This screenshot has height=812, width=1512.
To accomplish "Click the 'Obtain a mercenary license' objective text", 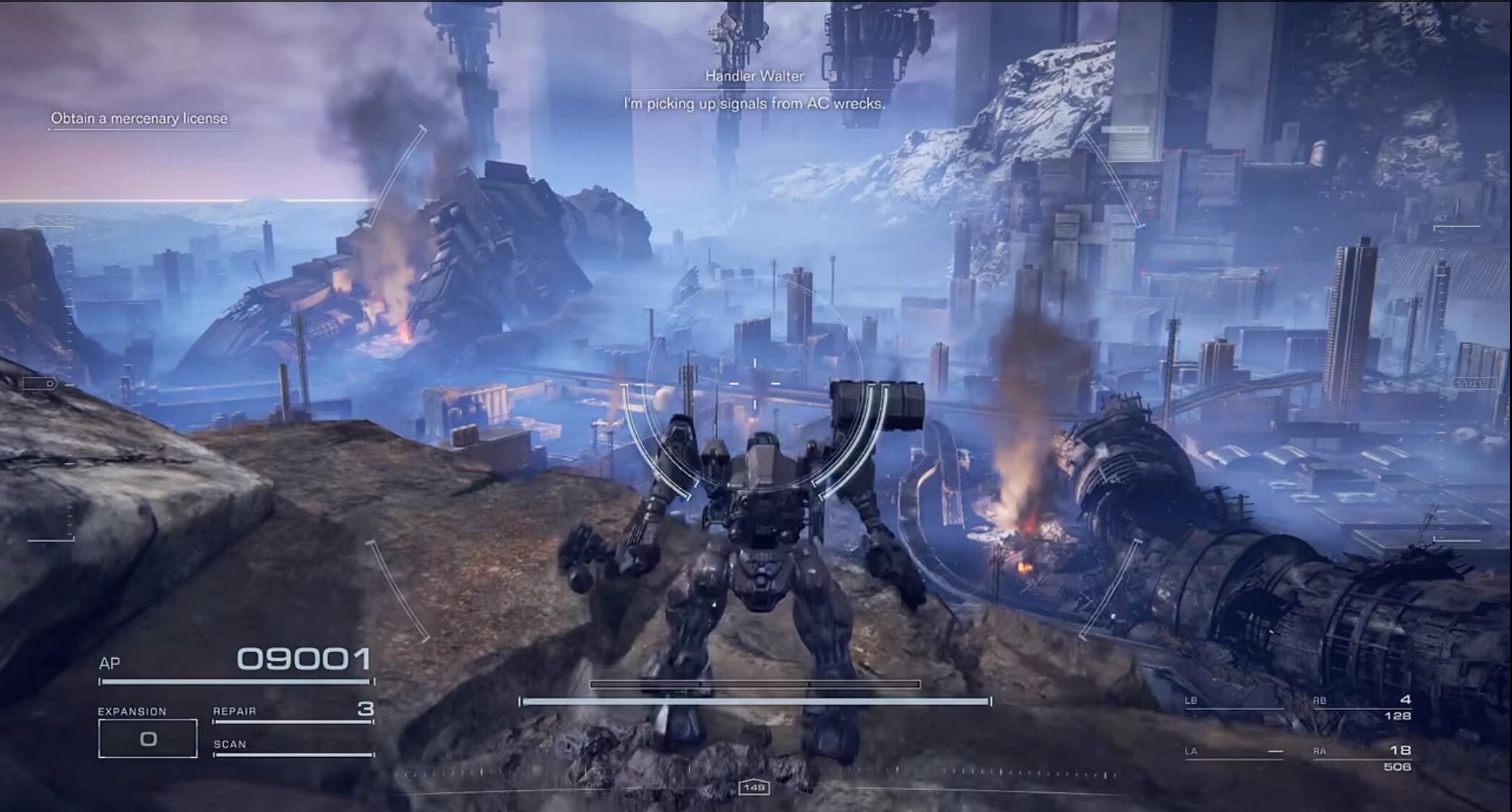I will [x=139, y=118].
